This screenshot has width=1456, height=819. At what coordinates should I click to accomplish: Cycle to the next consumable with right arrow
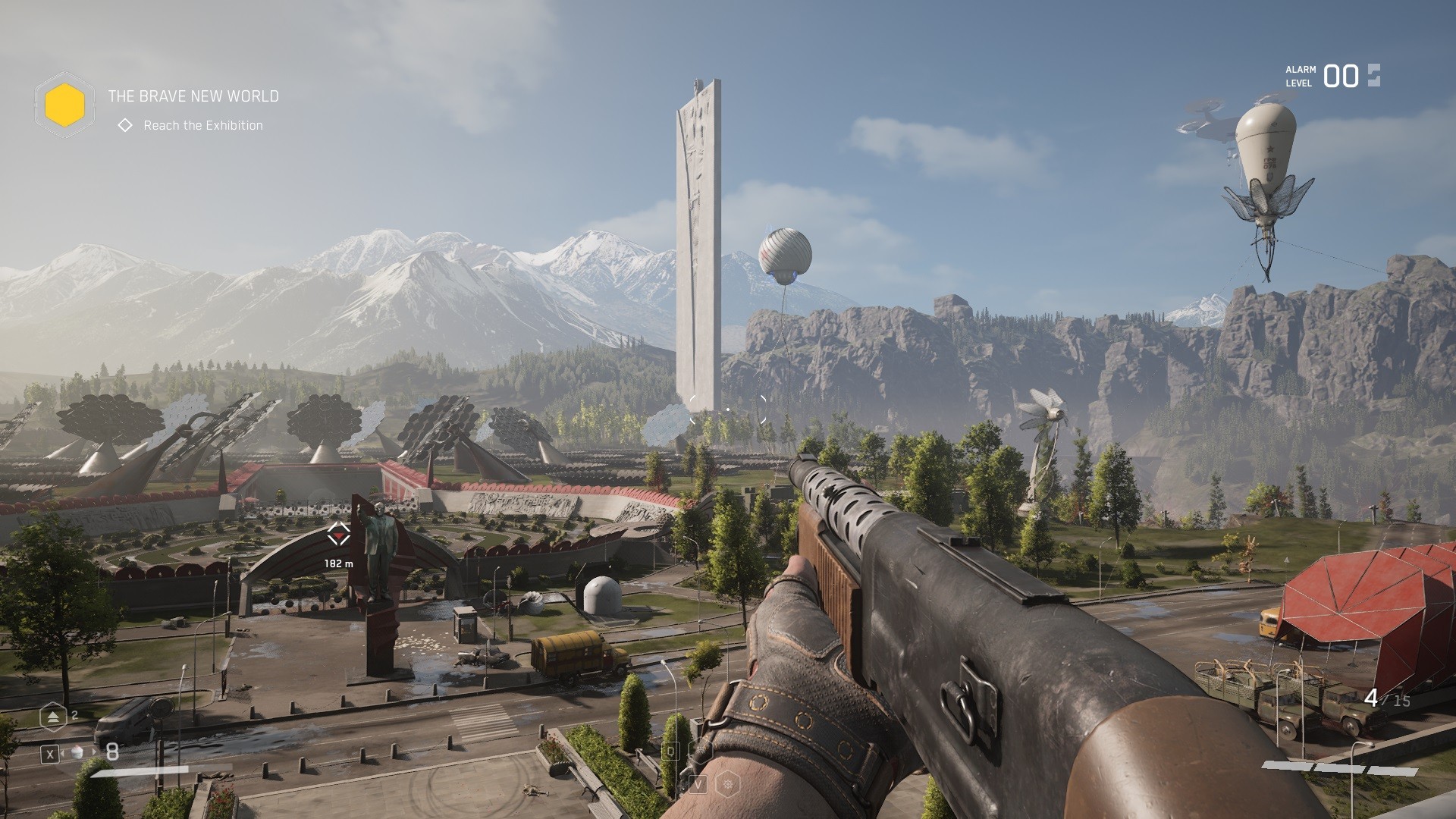96,752
